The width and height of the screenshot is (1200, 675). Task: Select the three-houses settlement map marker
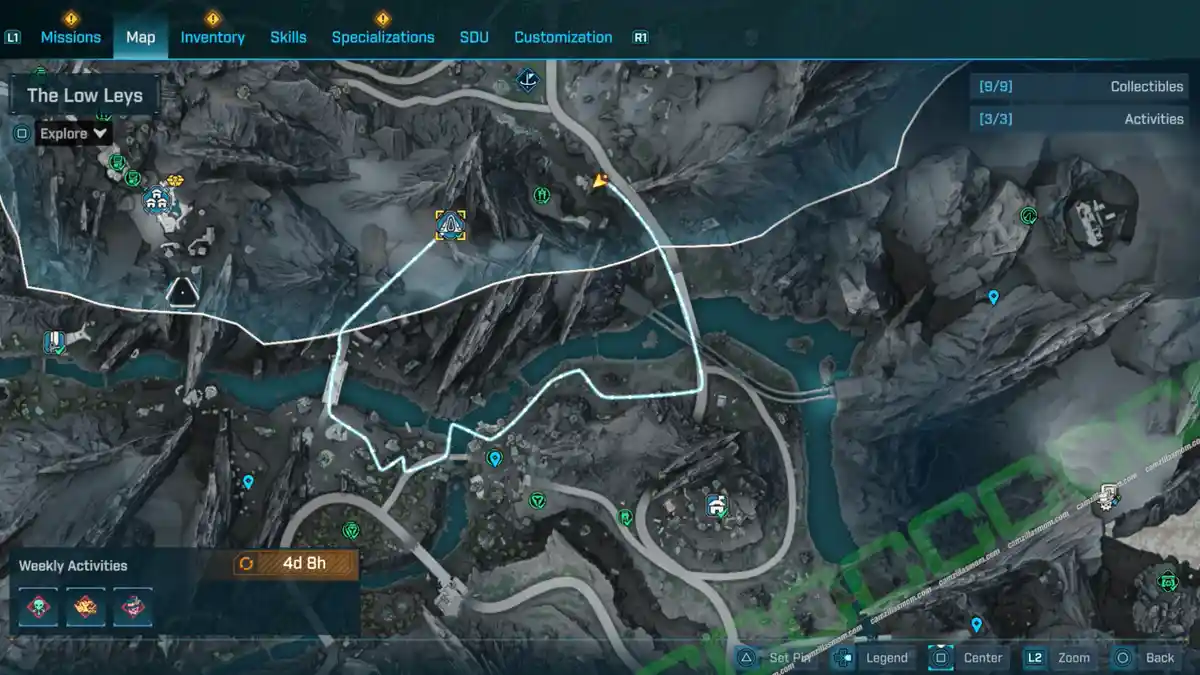pos(156,199)
